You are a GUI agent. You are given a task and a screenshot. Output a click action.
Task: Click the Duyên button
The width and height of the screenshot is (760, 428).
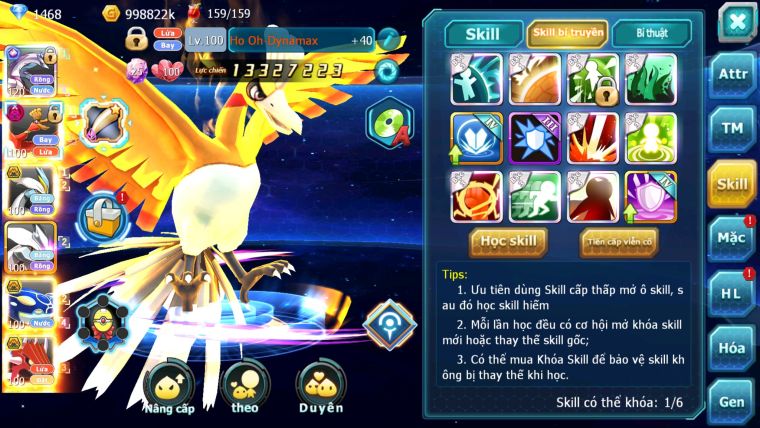[320, 388]
